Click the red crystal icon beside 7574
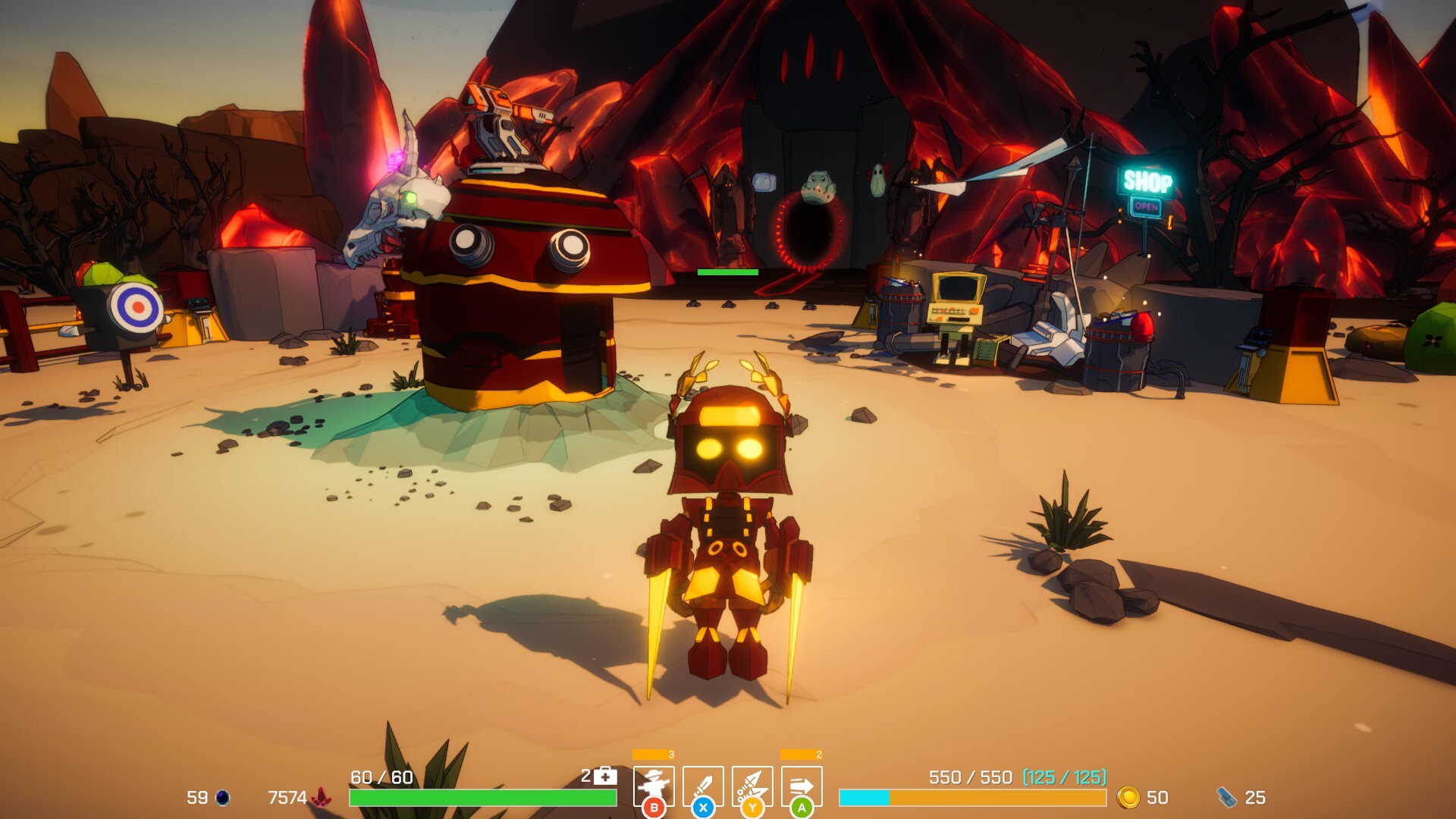The width and height of the screenshot is (1456, 819). click(322, 798)
